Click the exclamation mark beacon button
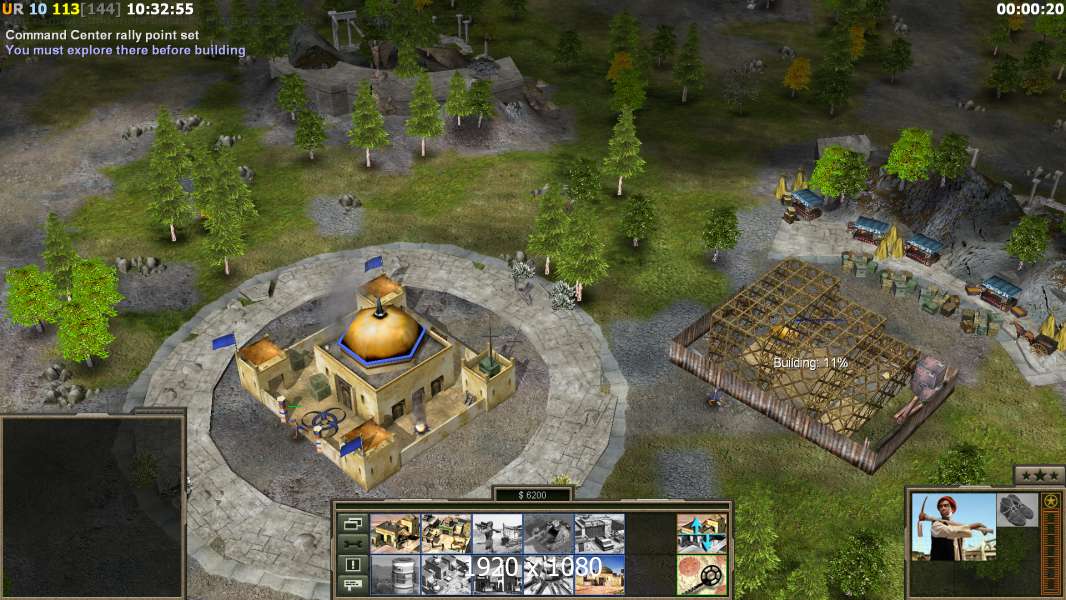Viewport: 1066px width, 600px height. pyautogui.click(x=351, y=565)
